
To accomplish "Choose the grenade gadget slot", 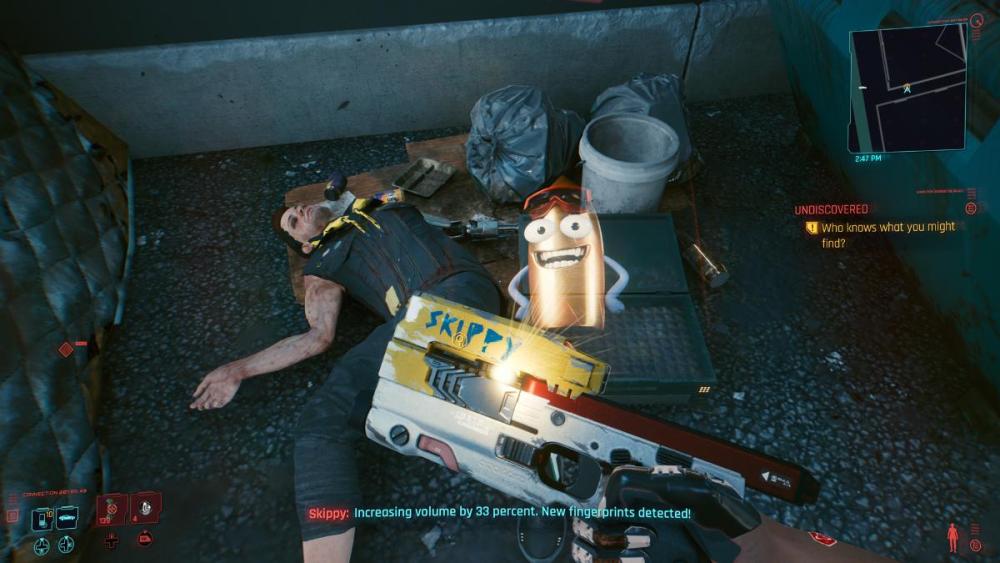I will (x=145, y=507).
